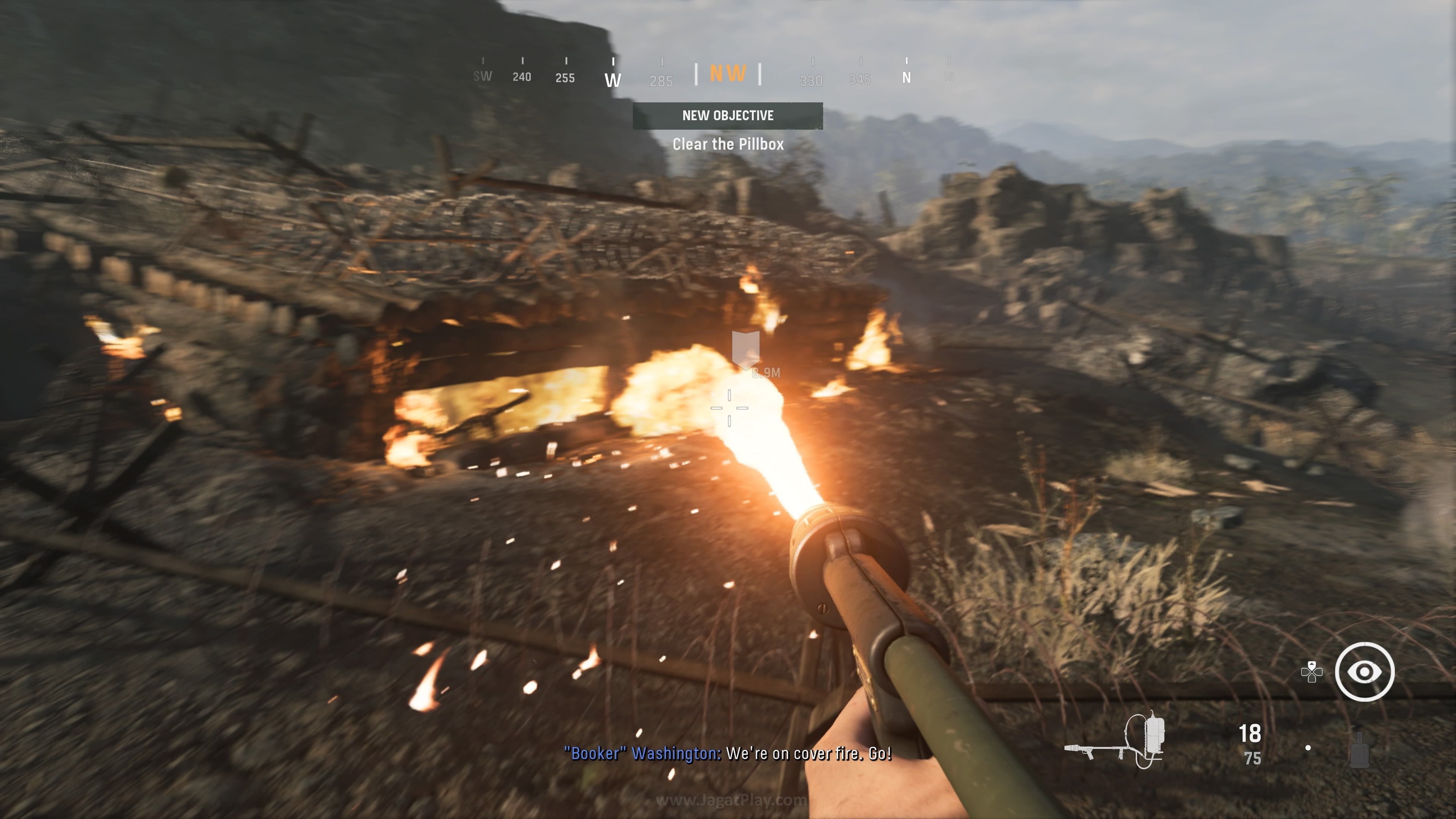Screen dimensions: 1456x819
Task: Activate the eye focus ability icon
Action: tap(1365, 672)
